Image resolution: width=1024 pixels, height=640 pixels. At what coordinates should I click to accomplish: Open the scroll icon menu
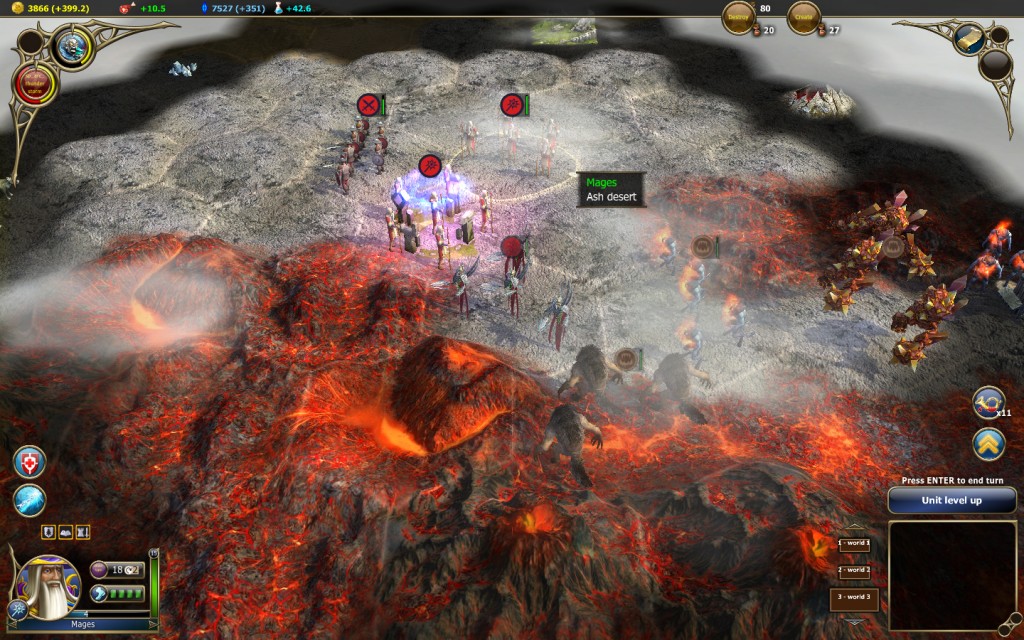pyautogui.click(x=969, y=38)
